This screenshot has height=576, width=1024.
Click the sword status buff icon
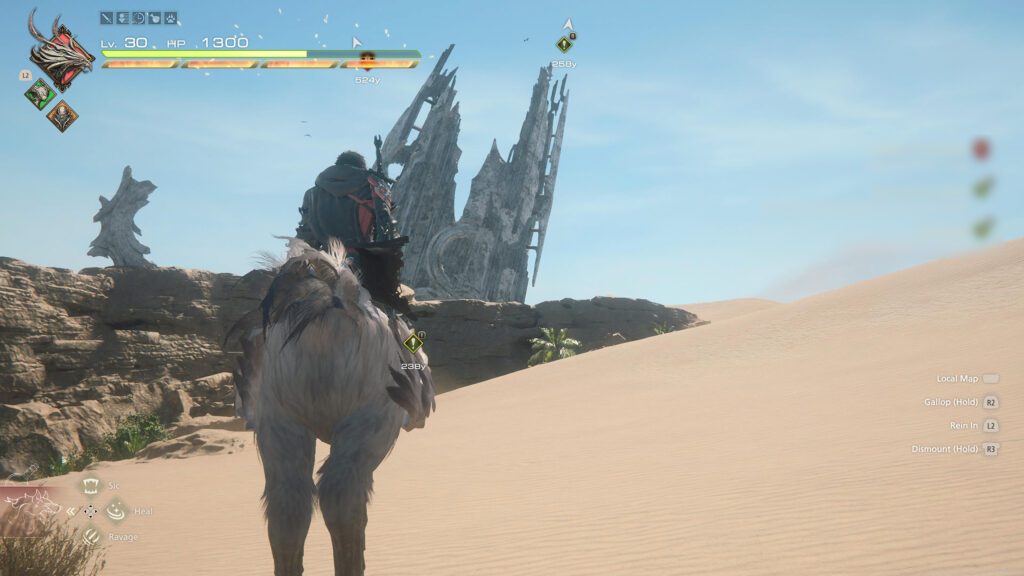point(107,17)
